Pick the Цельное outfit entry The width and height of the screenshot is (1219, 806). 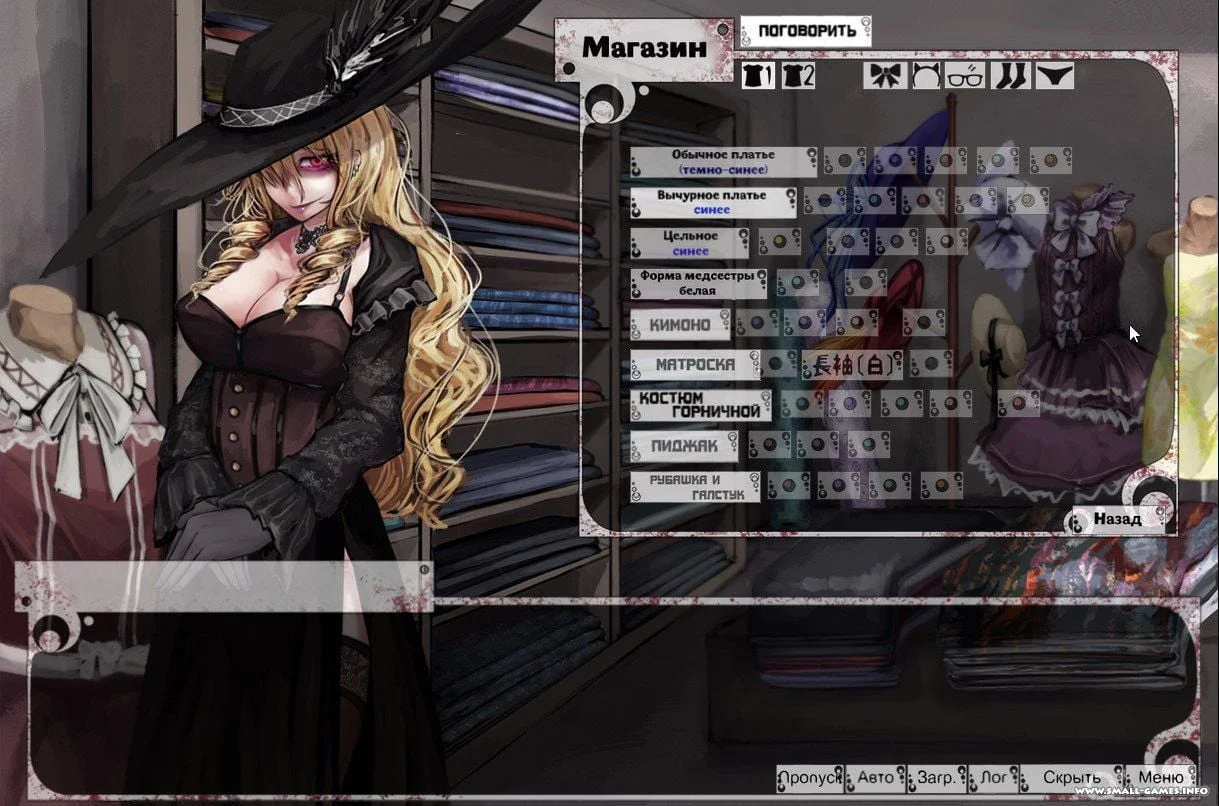coord(690,243)
